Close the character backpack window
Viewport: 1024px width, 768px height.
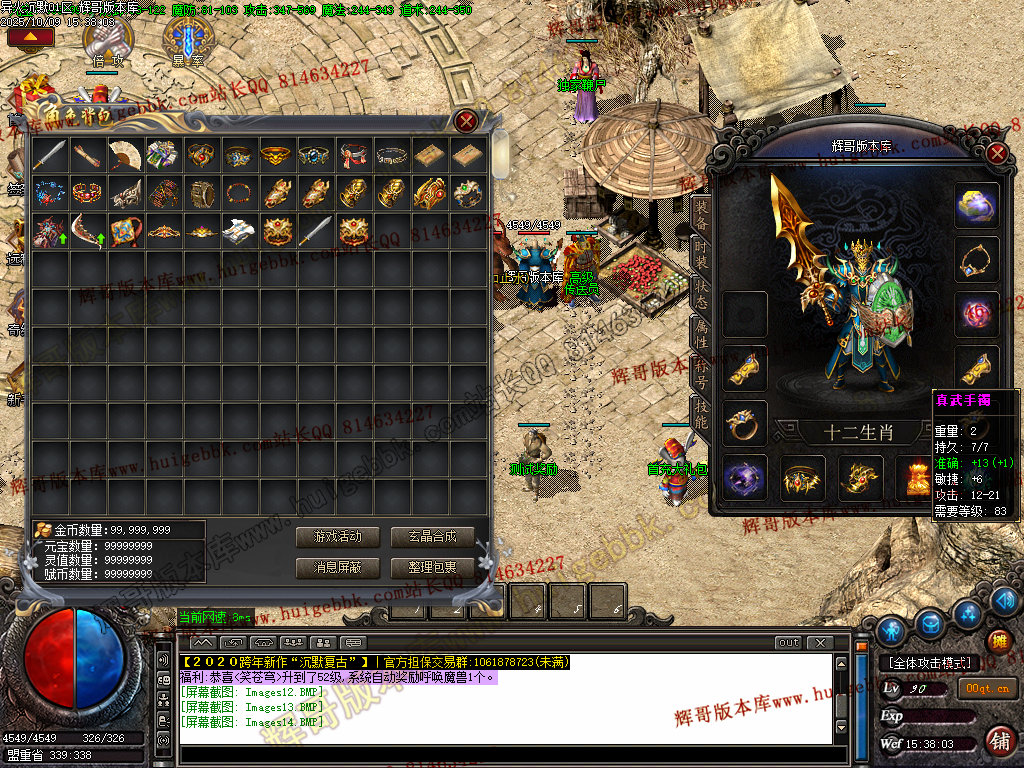(x=466, y=122)
